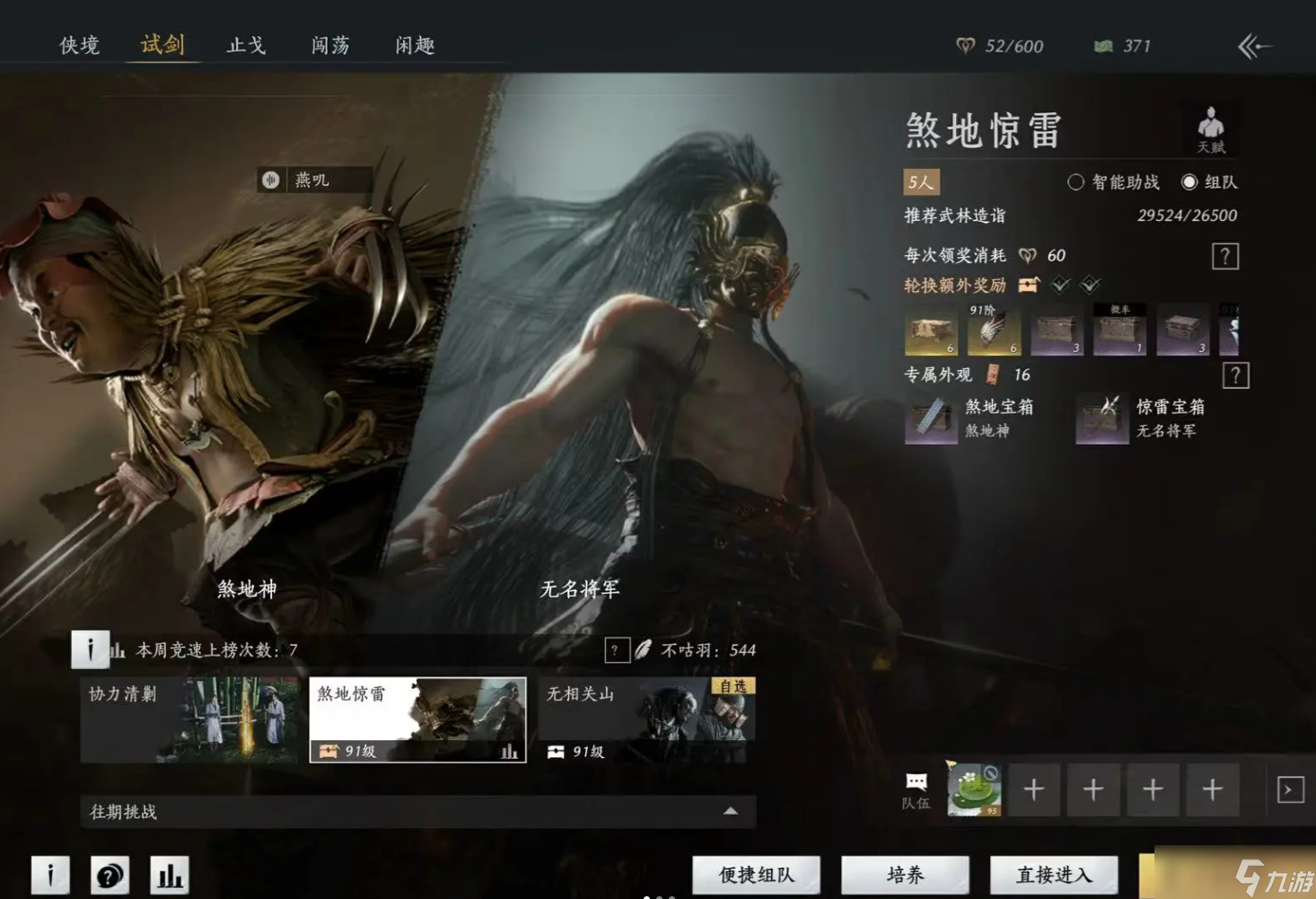Click the info 'i' icon at bottom left
1316x899 pixels.
tap(49, 873)
